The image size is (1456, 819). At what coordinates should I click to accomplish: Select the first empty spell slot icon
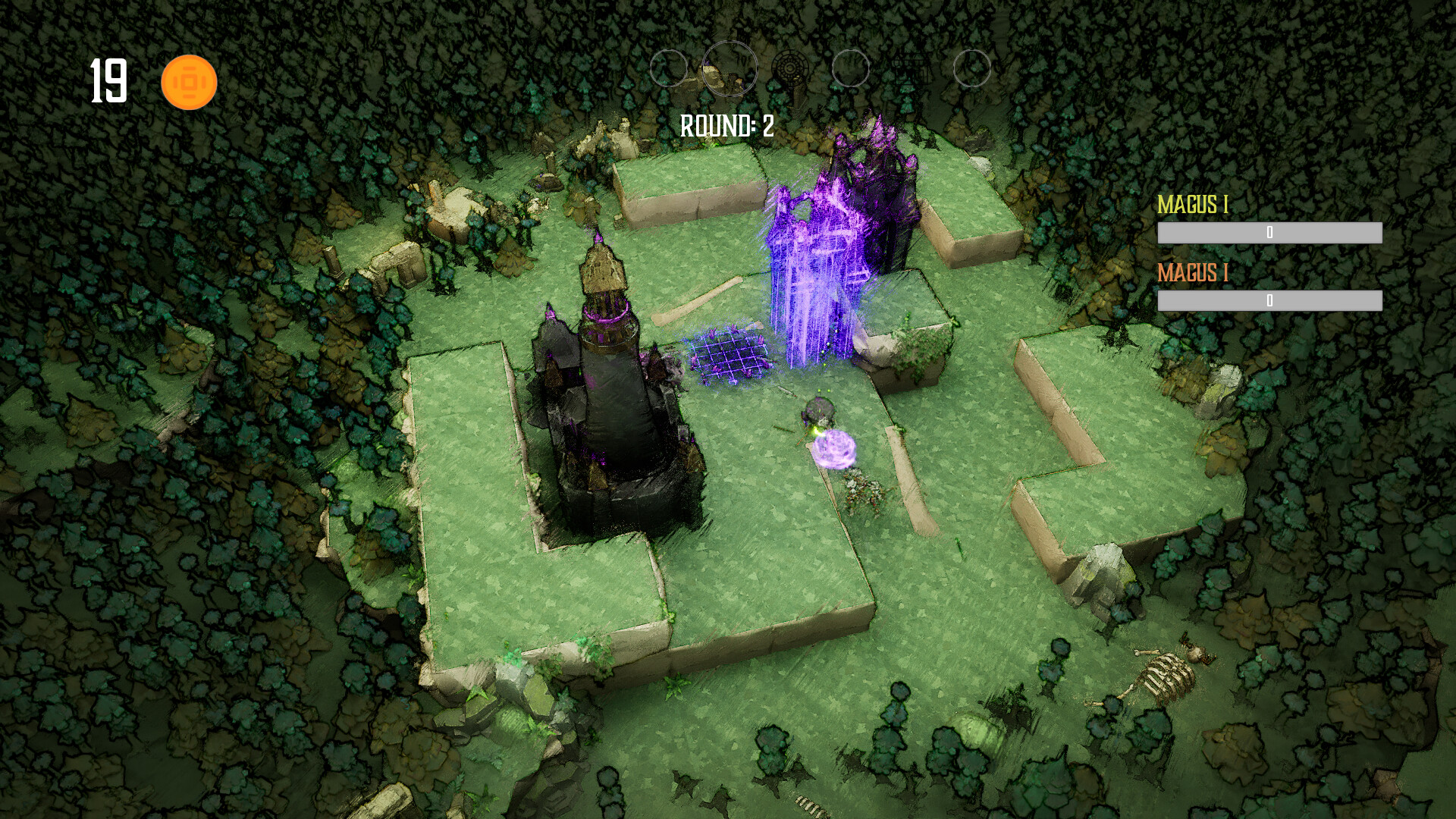(670, 68)
